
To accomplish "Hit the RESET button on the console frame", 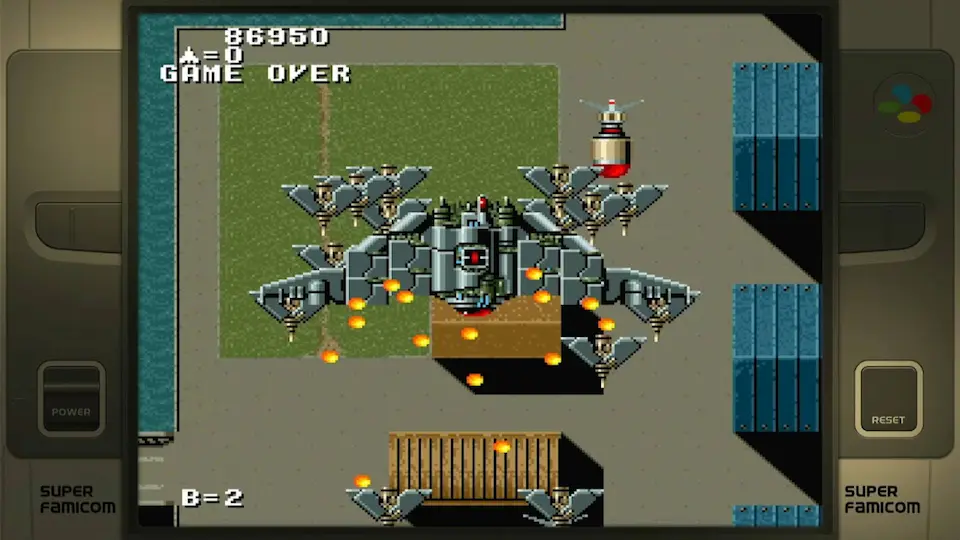I will 888,398.
